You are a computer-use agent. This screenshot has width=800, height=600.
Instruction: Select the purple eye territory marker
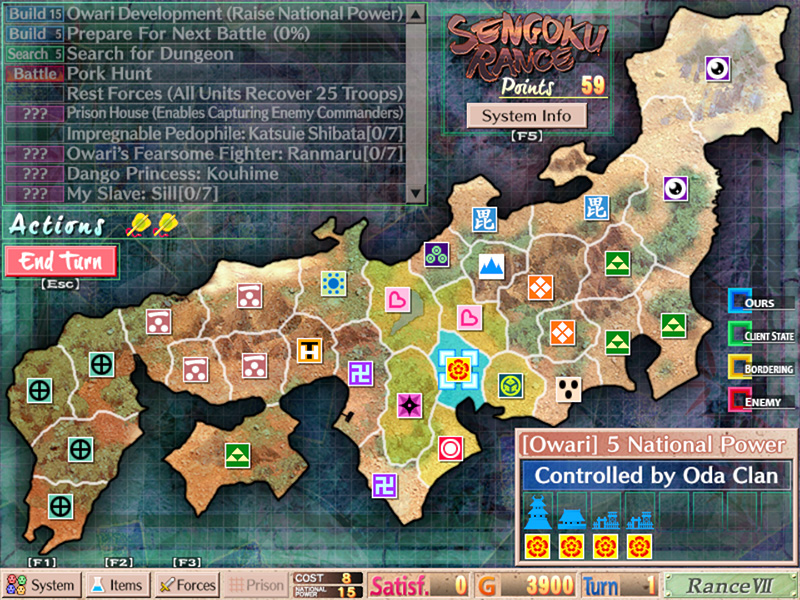coord(719,68)
